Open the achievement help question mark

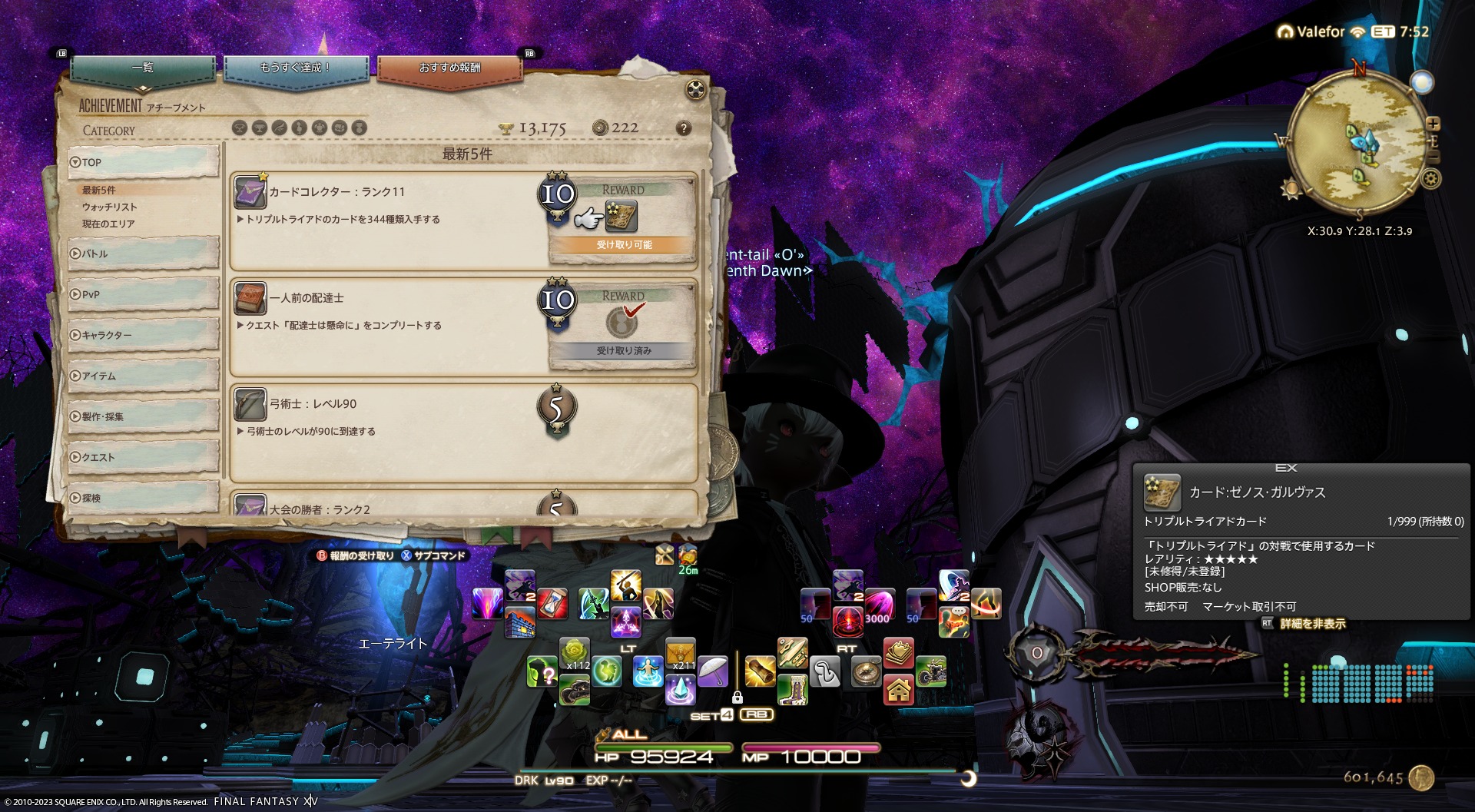pyautogui.click(x=683, y=128)
